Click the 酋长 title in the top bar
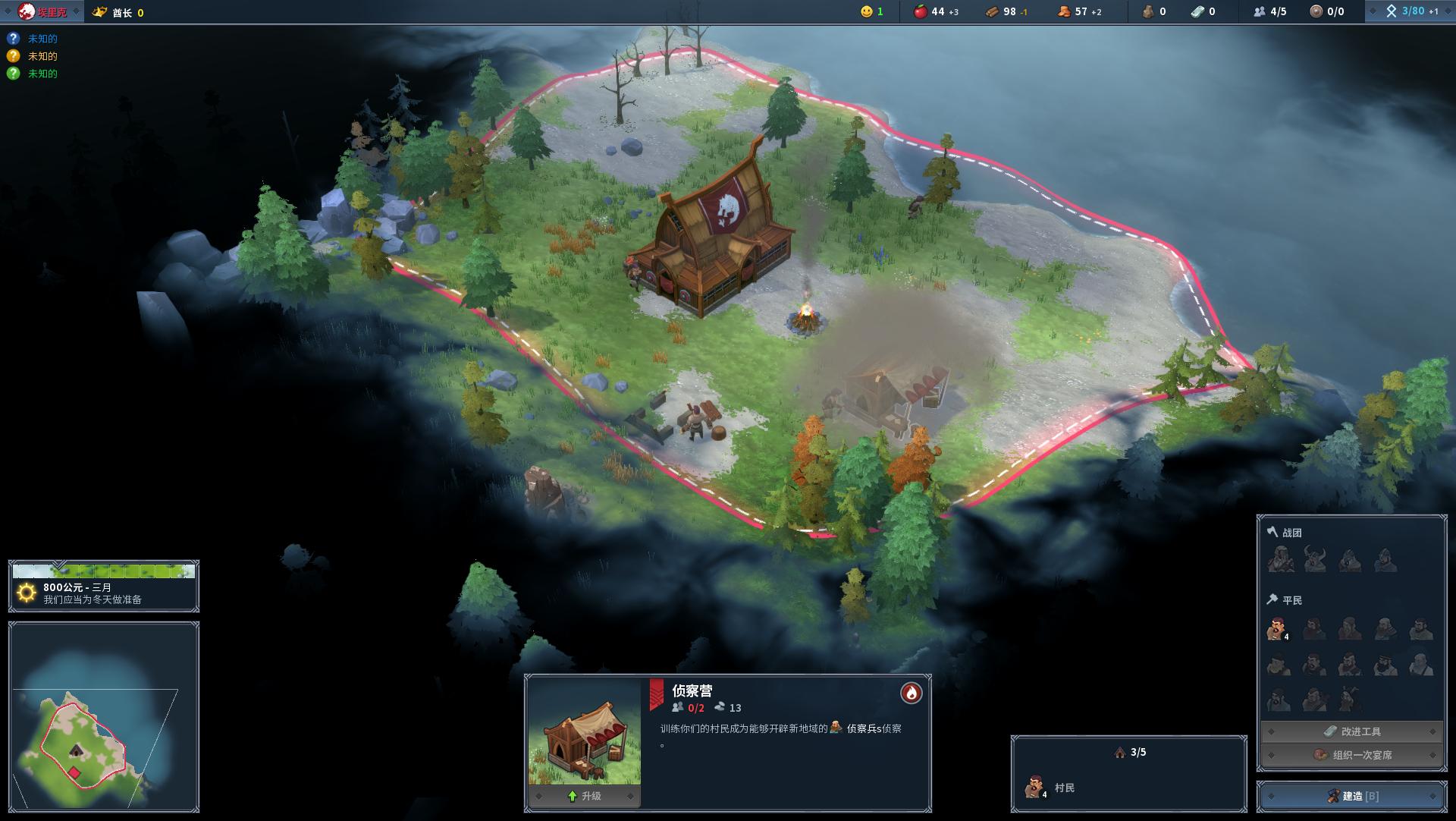This screenshot has height=821, width=1456. pyautogui.click(x=122, y=12)
